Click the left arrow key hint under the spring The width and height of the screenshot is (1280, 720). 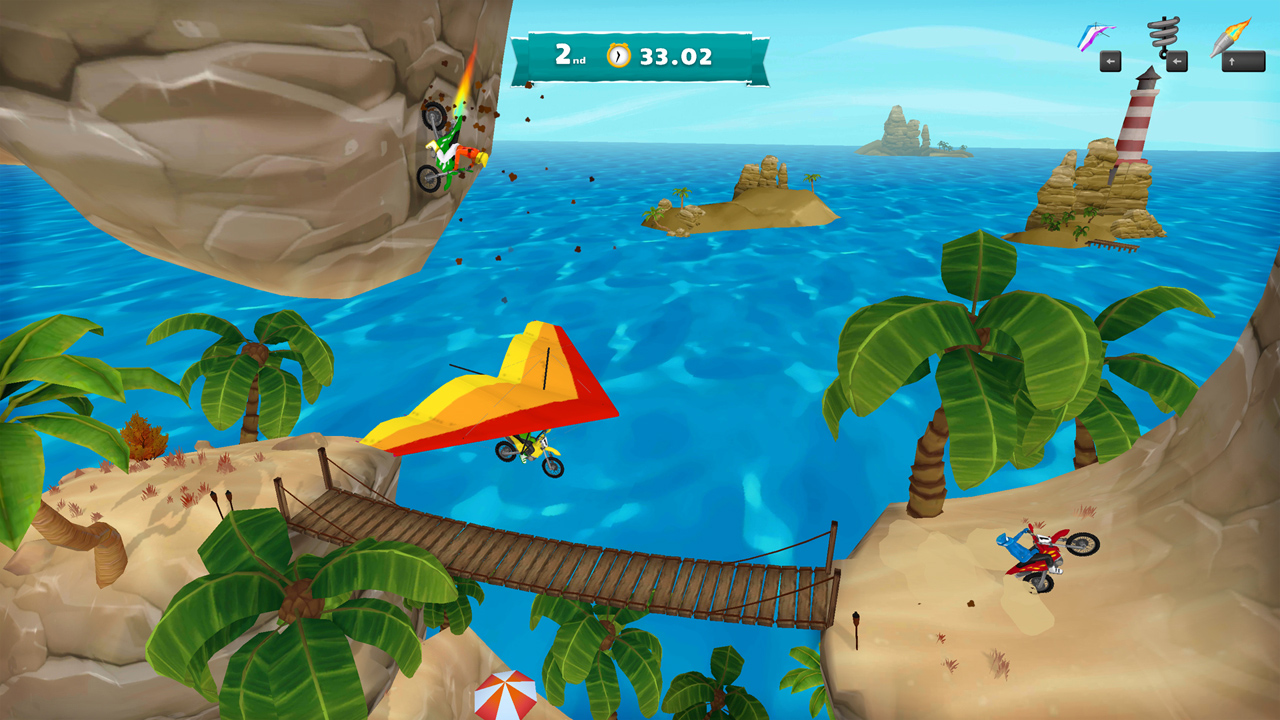pos(1178,61)
